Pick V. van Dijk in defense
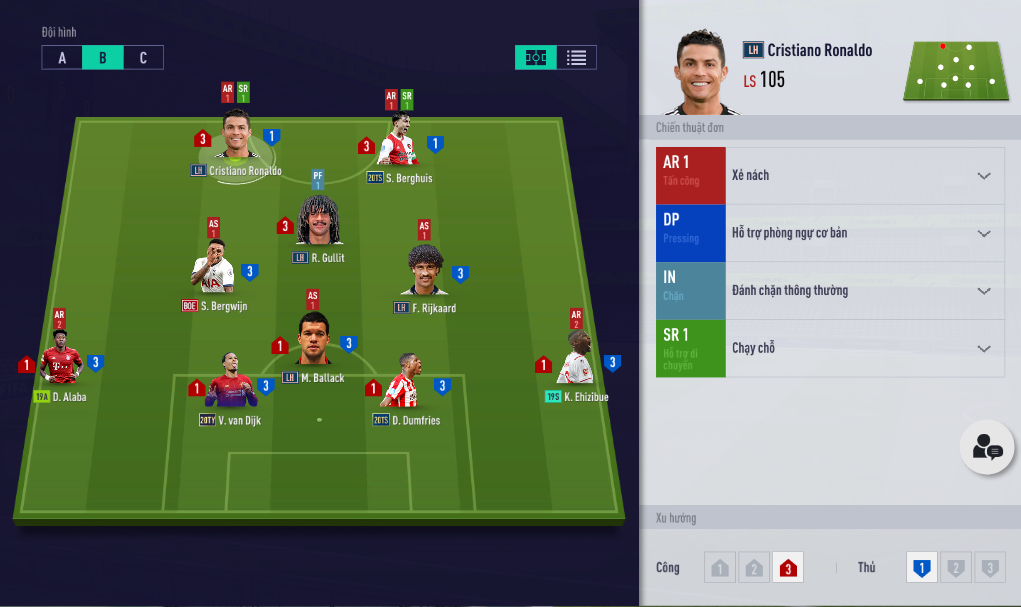Screen dimensions: 1021x607 click(x=231, y=385)
